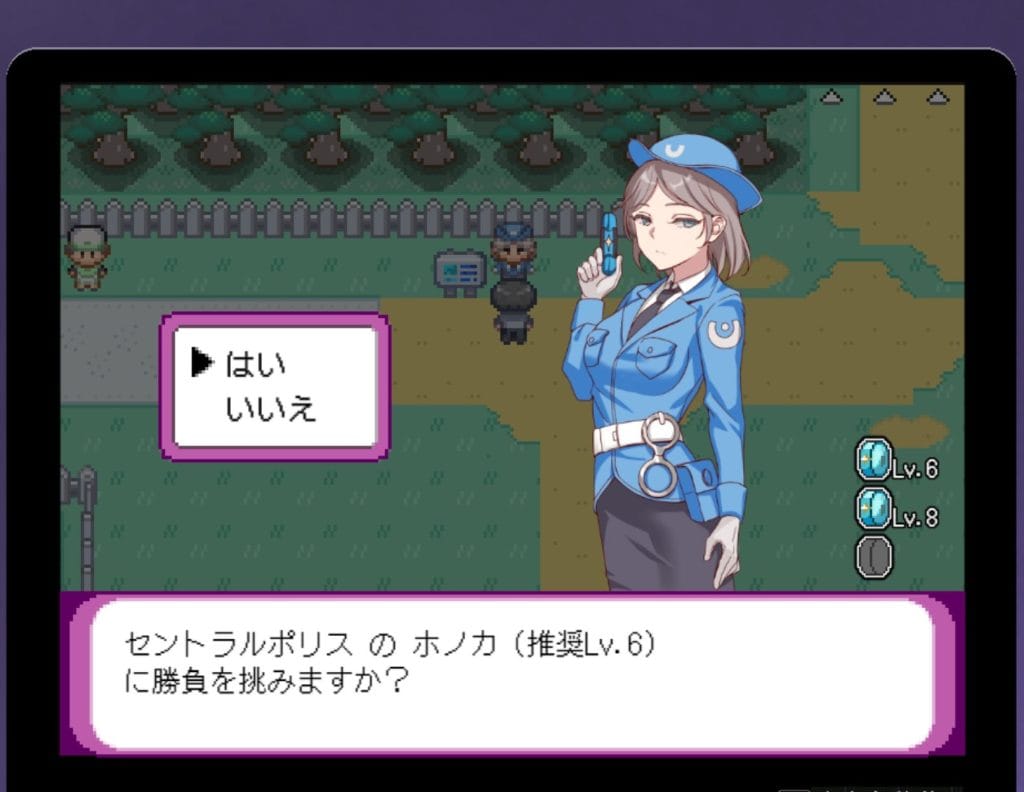The height and width of the screenshot is (792, 1024).
Task: Choose はい to accept the battle
Action: click(x=256, y=364)
